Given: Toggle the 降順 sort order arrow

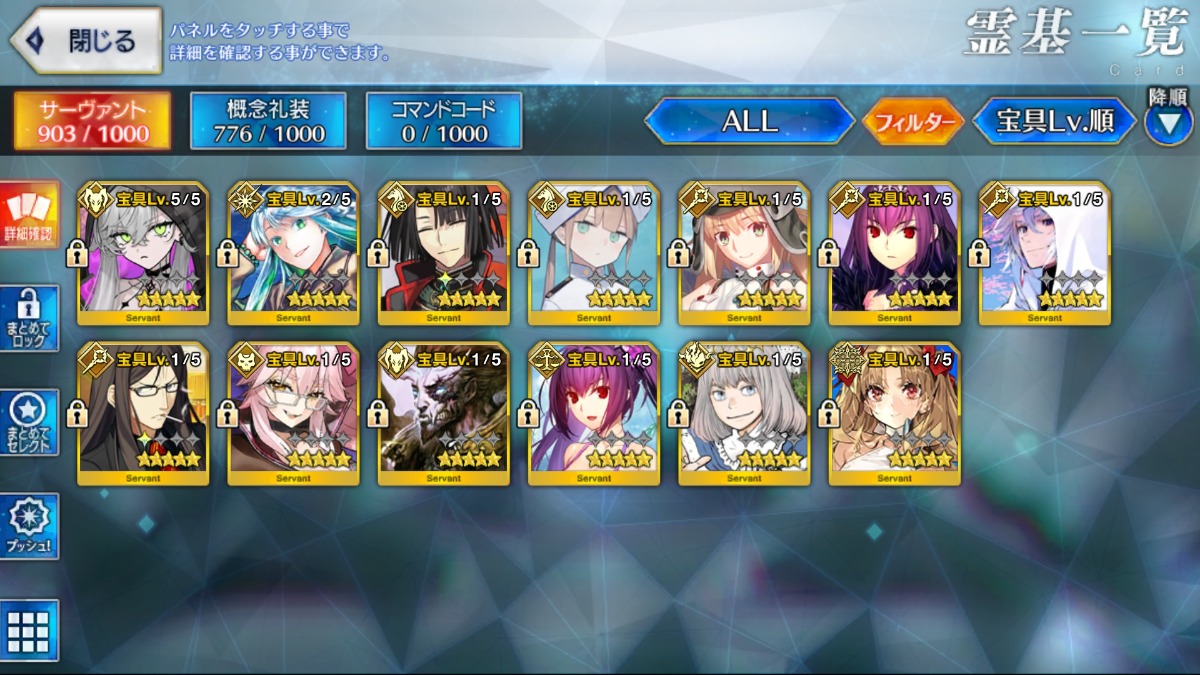Looking at the screenshot, I should pyautogui.click(x=1167, y=122).
